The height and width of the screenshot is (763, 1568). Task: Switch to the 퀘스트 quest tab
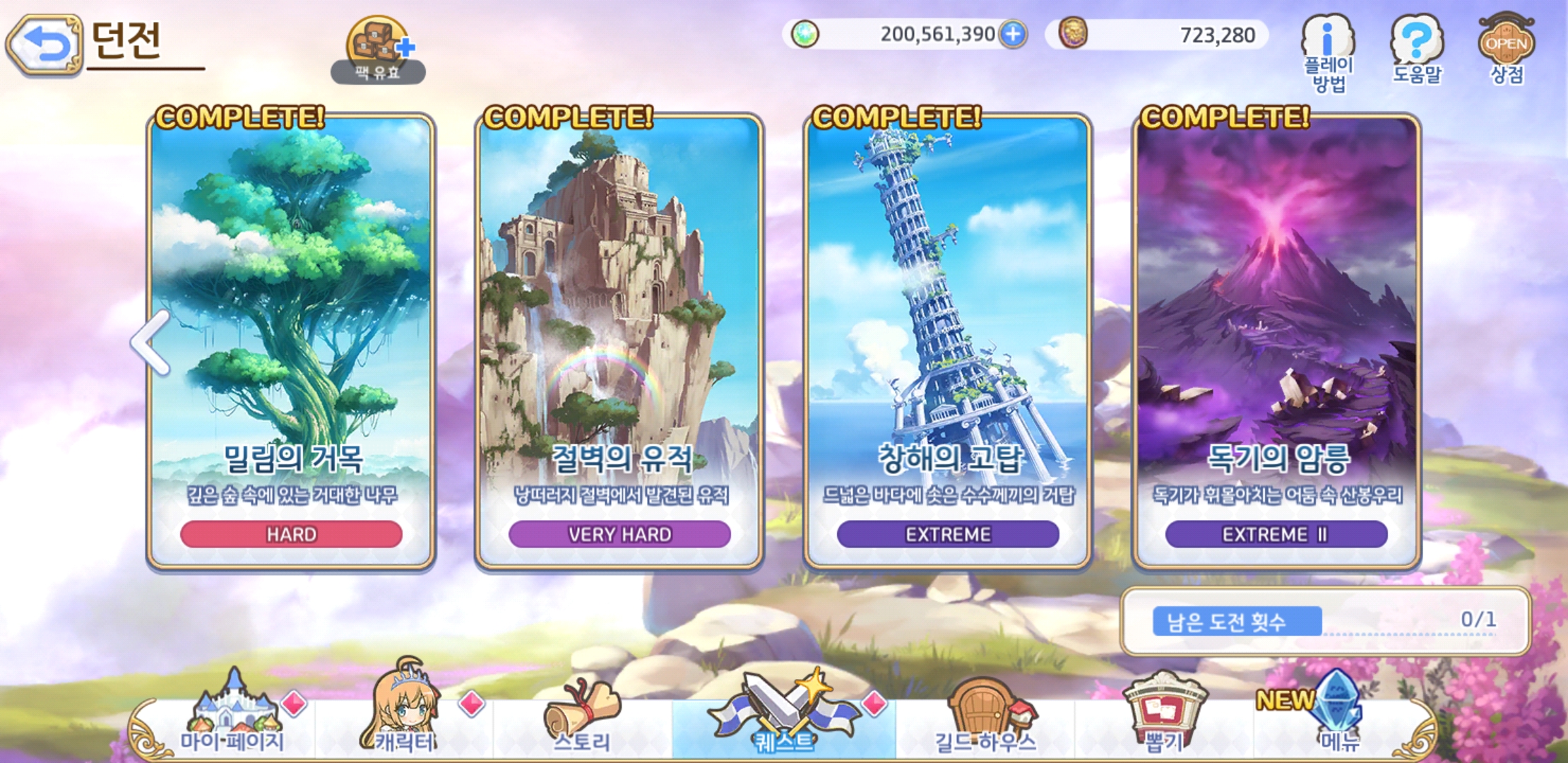point(784,717)
